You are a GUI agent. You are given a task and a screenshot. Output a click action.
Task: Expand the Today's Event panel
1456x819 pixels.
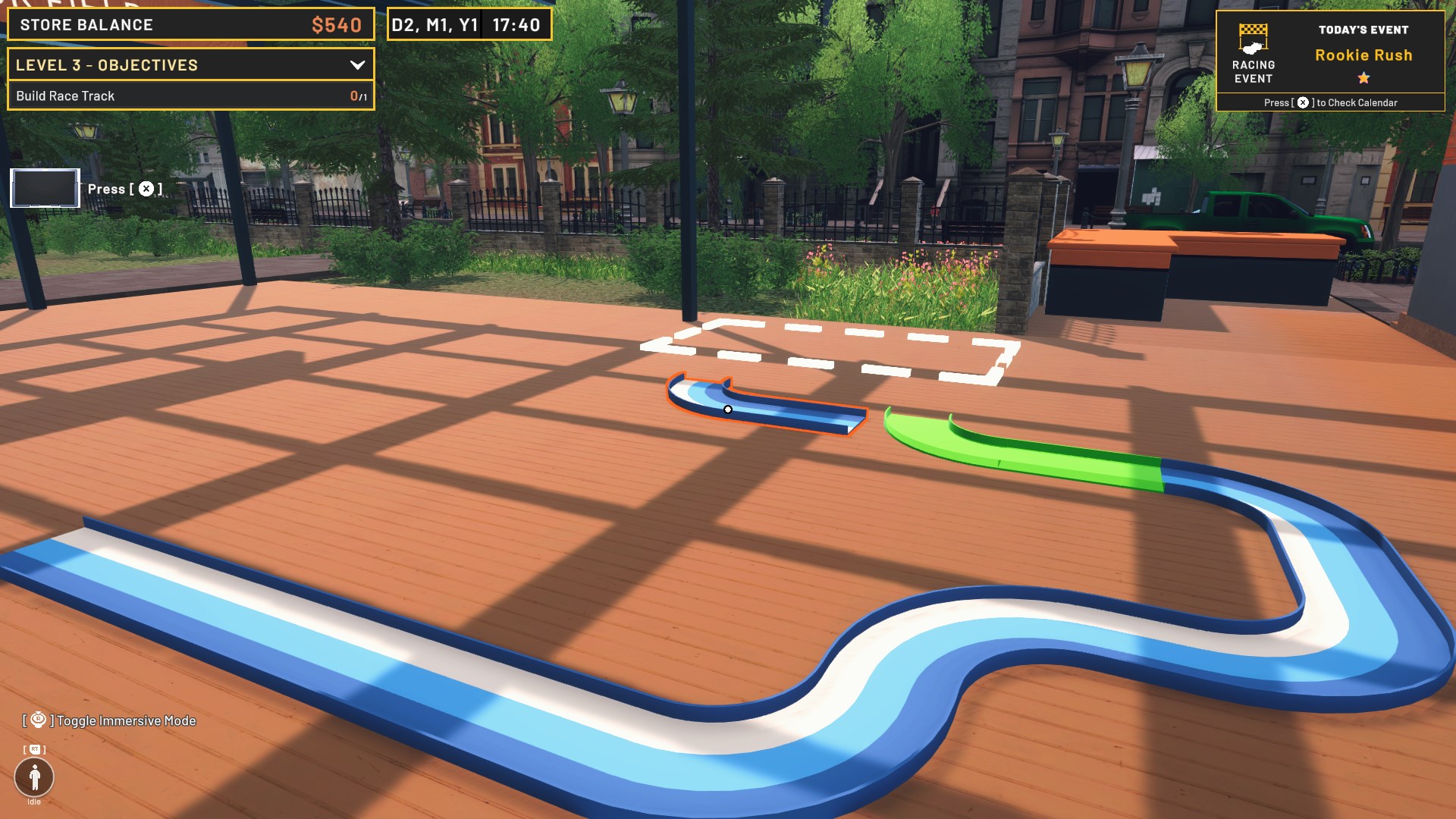[x=1364, y=30]
